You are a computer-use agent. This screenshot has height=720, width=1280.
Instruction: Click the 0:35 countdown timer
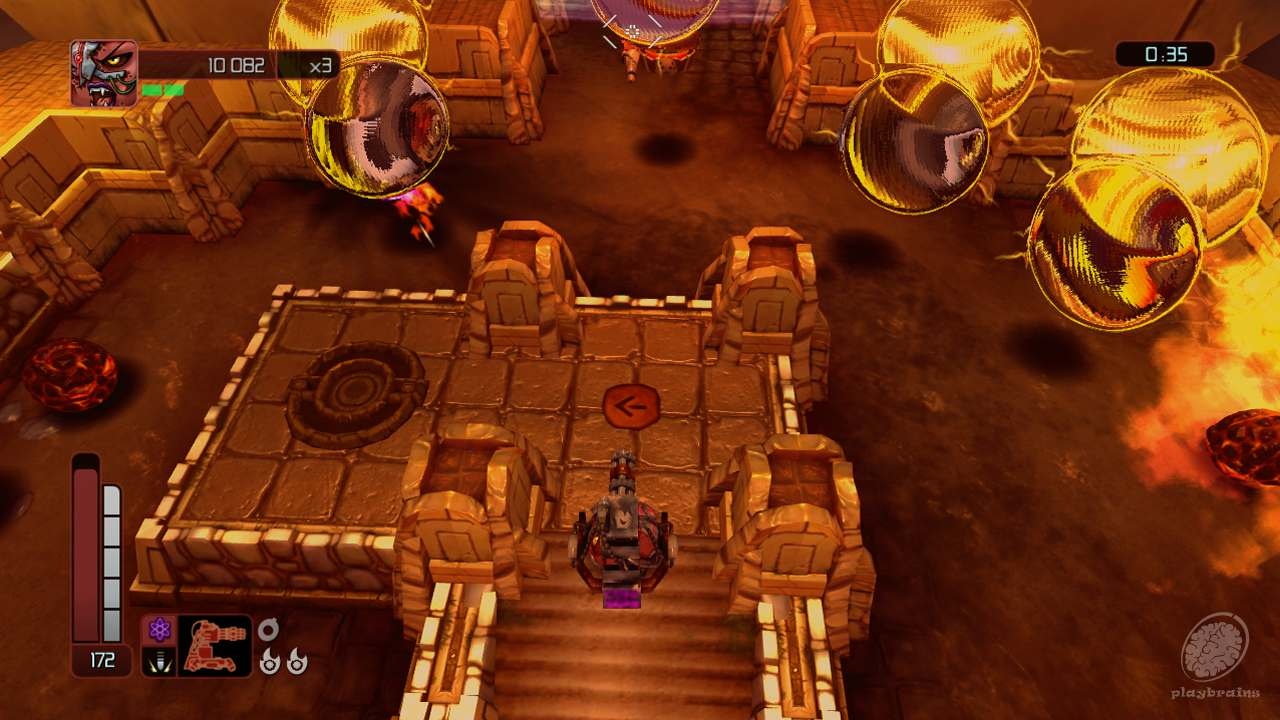click(x=1163, y=55)
